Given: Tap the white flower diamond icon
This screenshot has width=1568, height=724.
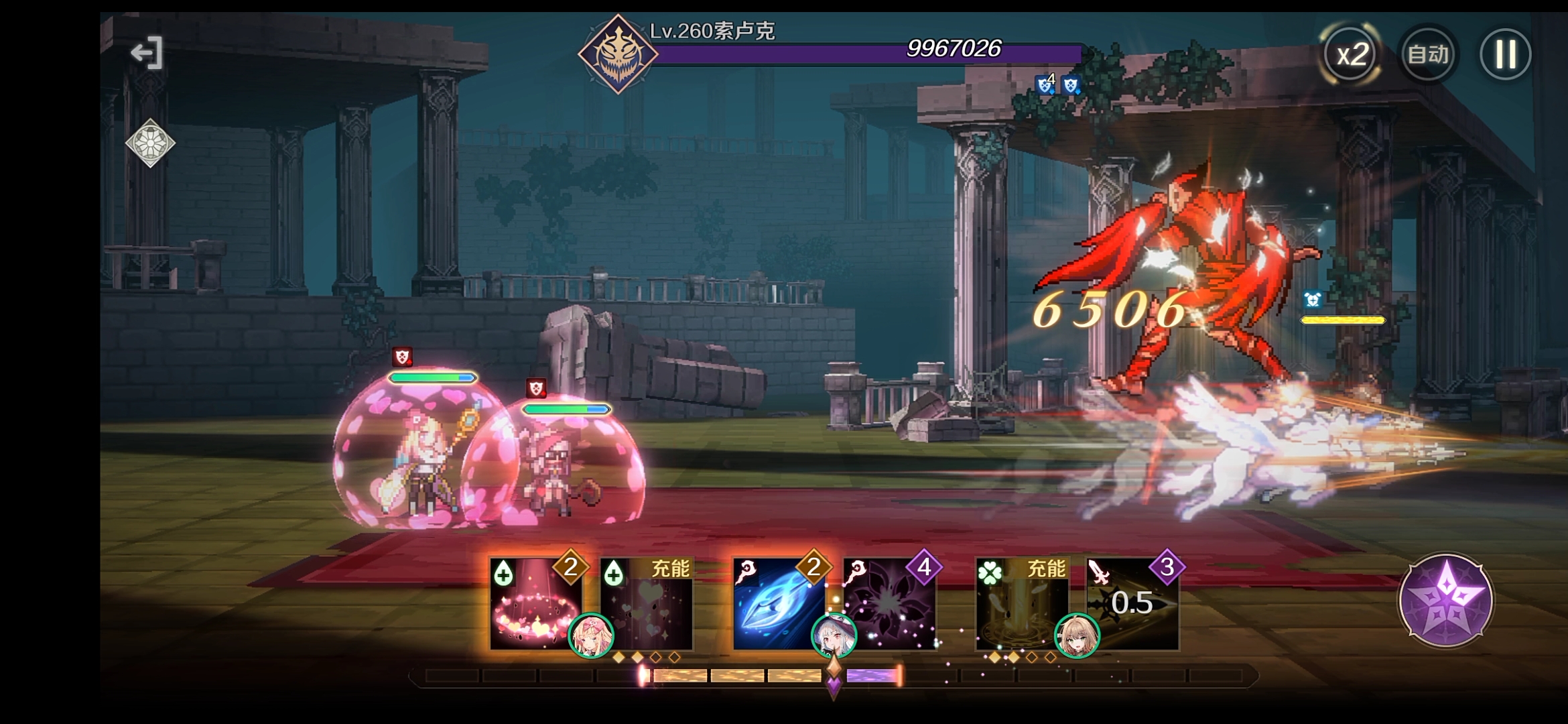Looking at the screenshot, I should click(x=150, y=143).
